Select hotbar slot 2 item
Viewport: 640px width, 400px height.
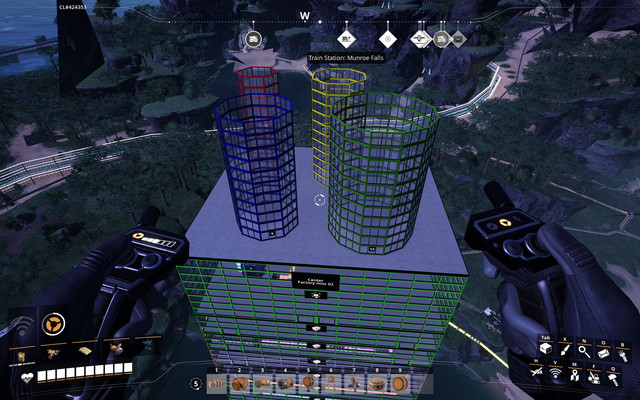tap(239, 383)
